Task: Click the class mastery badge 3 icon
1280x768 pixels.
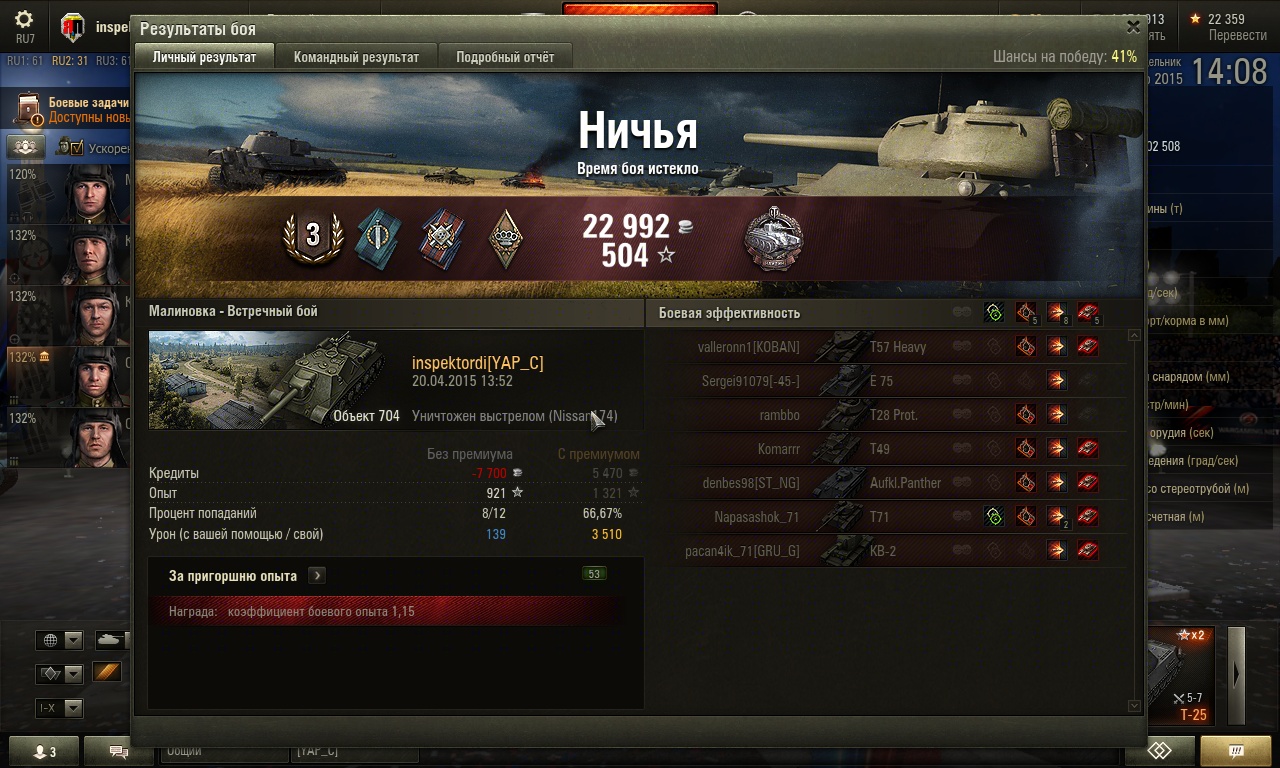Action: [313, 237]
